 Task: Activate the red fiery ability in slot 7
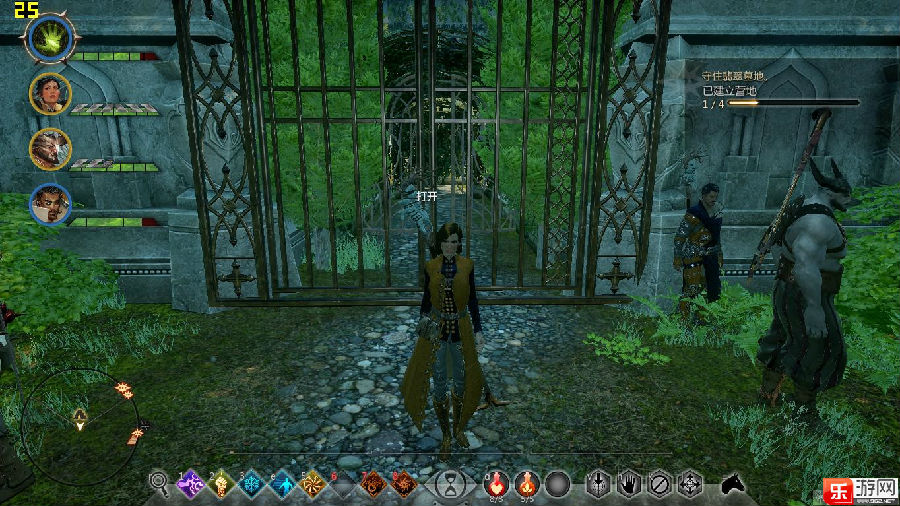(373, 485)
